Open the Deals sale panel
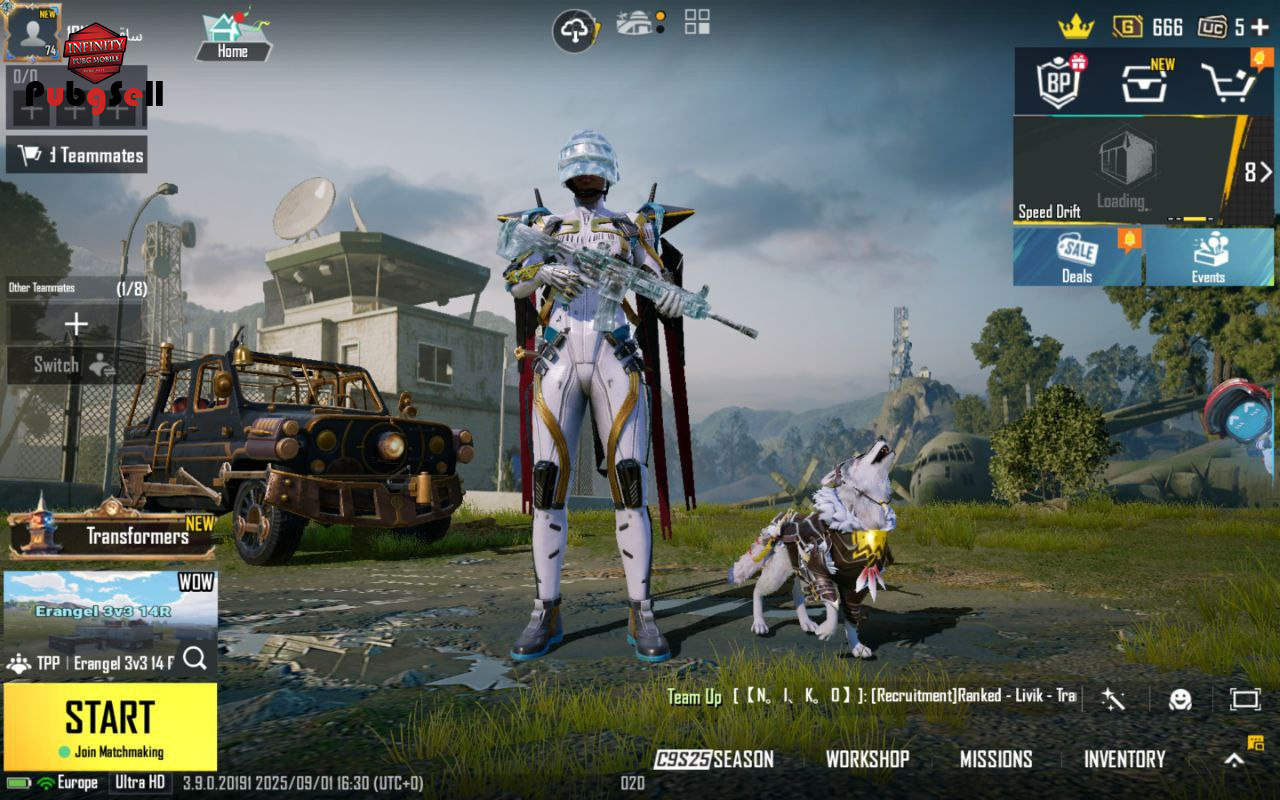The width and height of the screenshot is (1280, 800). (1078, 257)
